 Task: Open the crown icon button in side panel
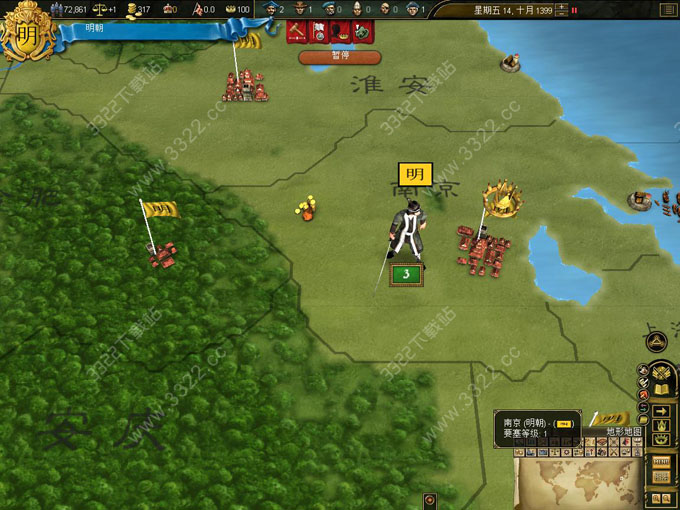[660, 425]
